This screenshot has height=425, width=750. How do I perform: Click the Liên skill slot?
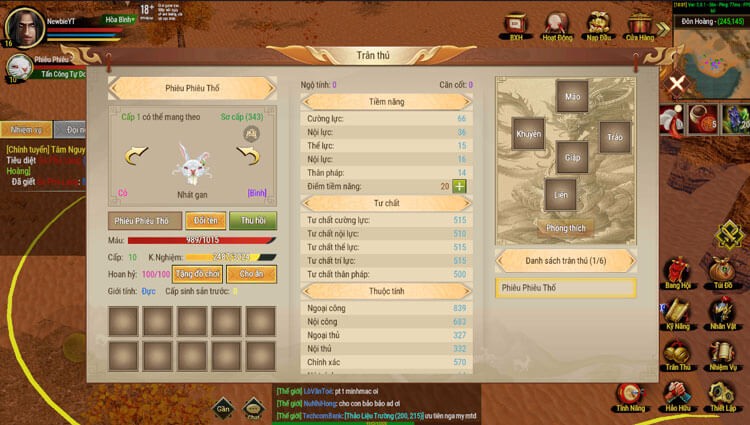click(561, 194)
